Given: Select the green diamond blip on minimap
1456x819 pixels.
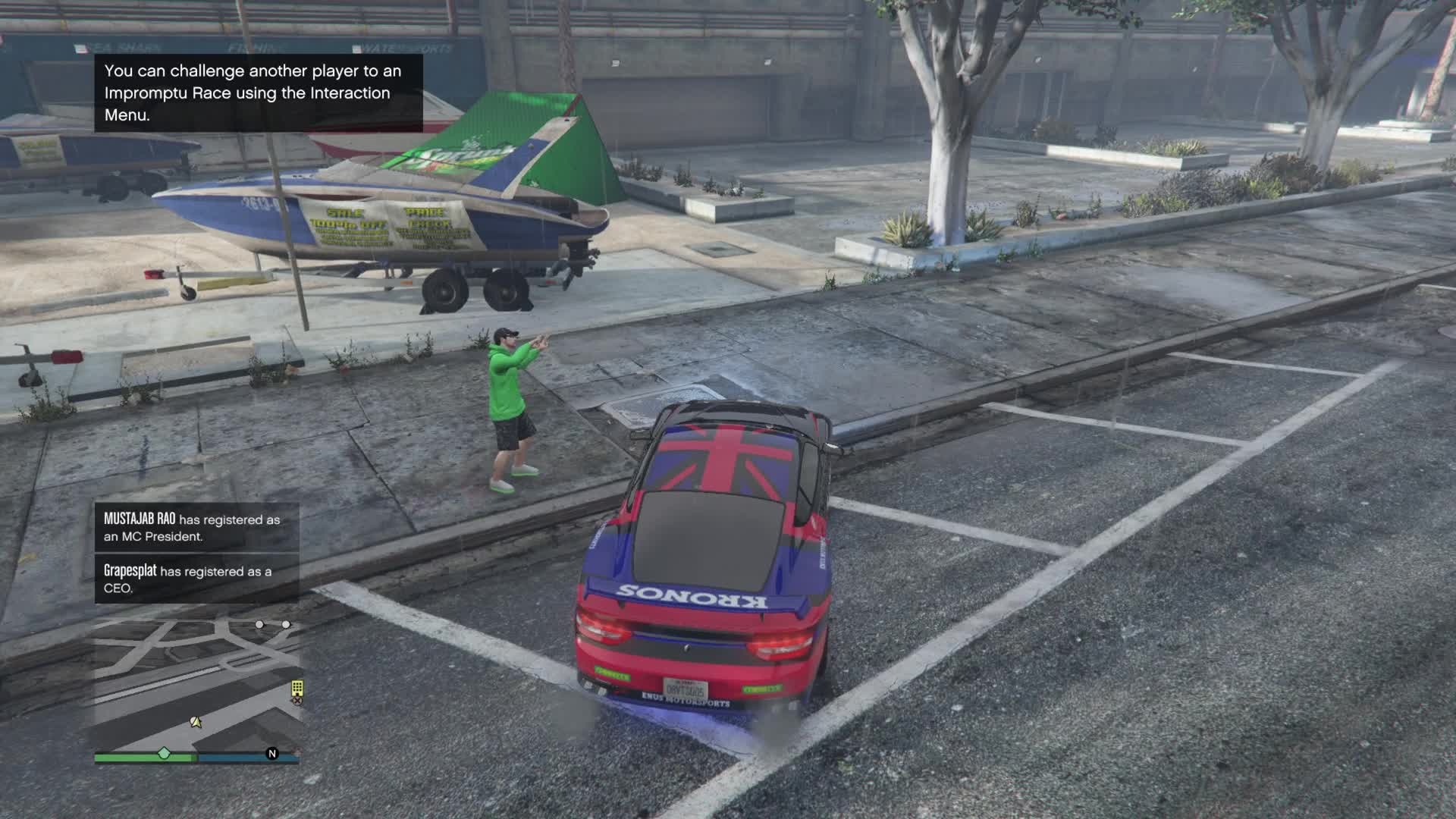Looking at the screenshot, I should 164,753.
